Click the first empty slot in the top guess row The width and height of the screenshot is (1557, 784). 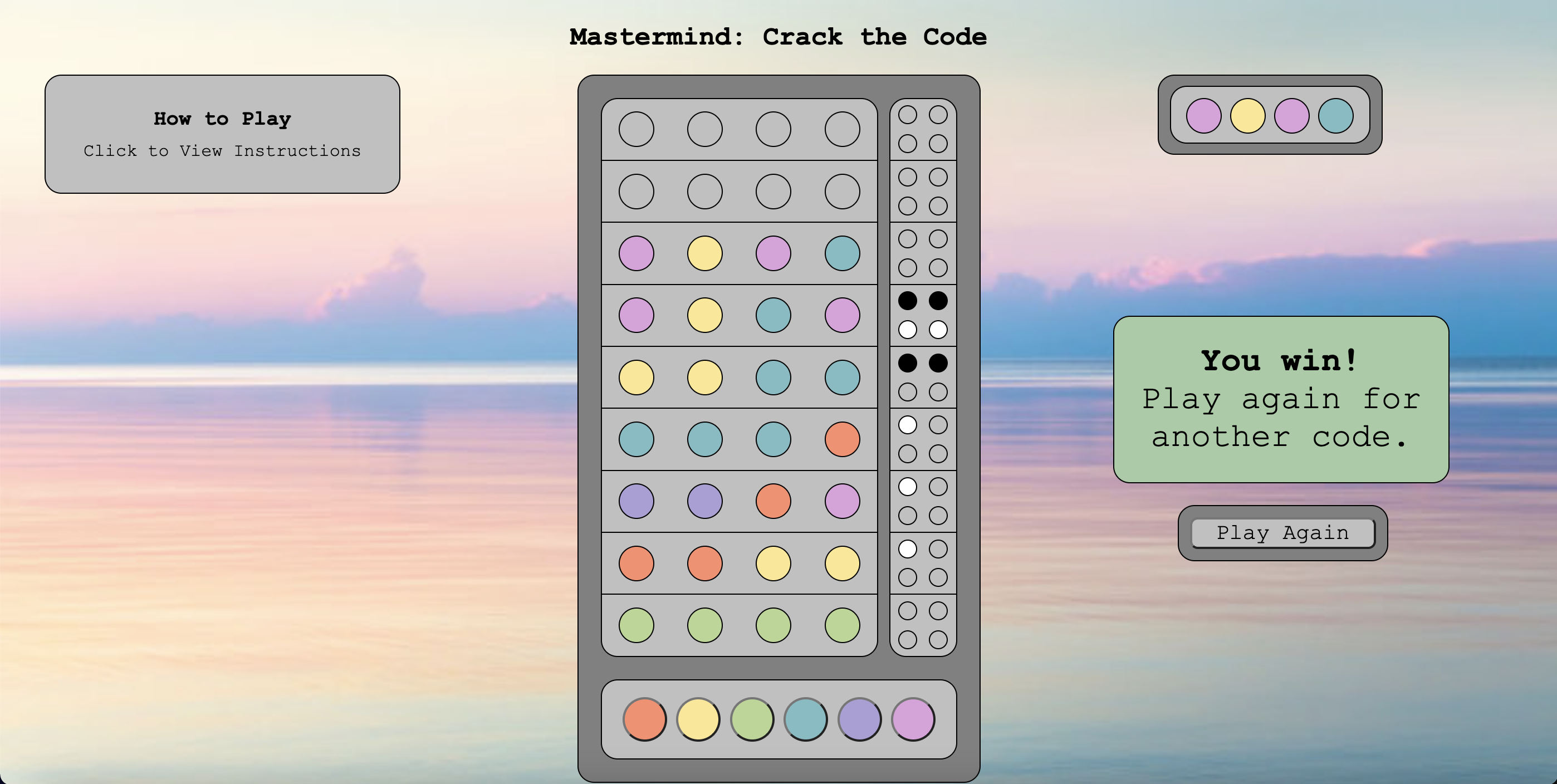click(635, 129)
